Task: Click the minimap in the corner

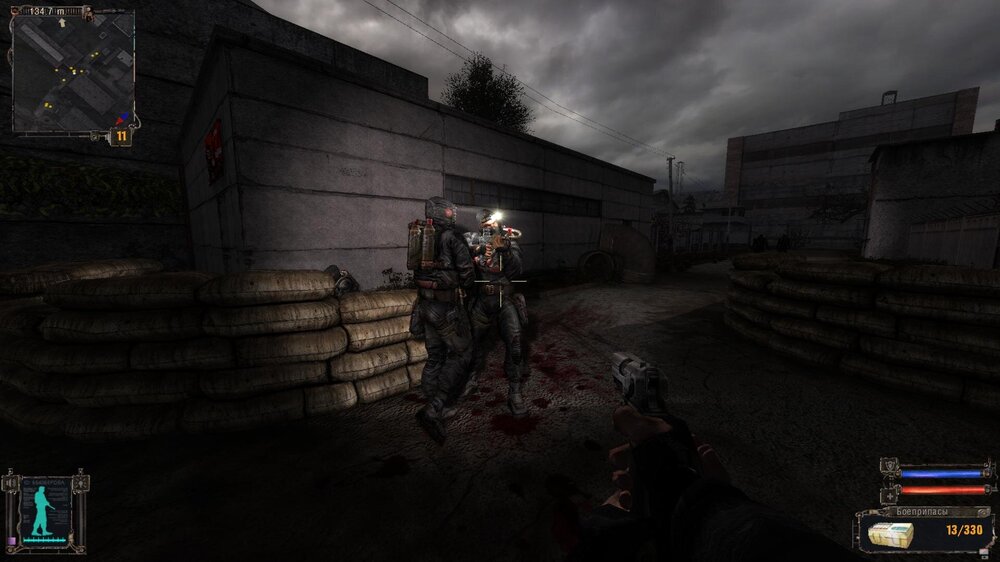Action: [72, 74]
